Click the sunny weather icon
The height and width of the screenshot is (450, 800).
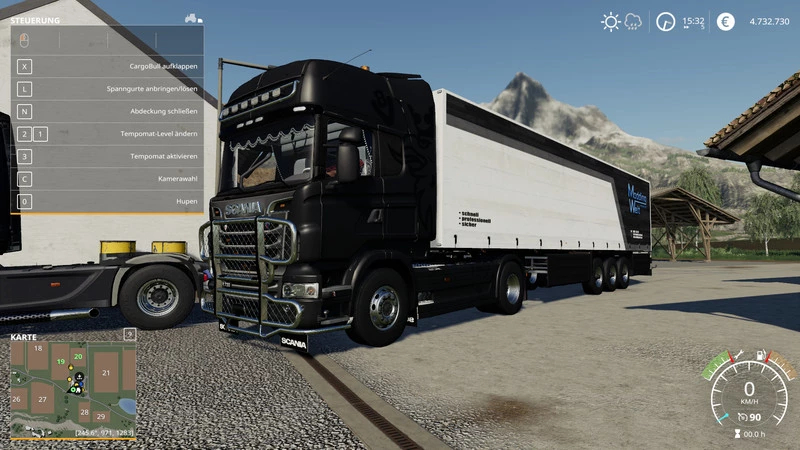(610, 21)
